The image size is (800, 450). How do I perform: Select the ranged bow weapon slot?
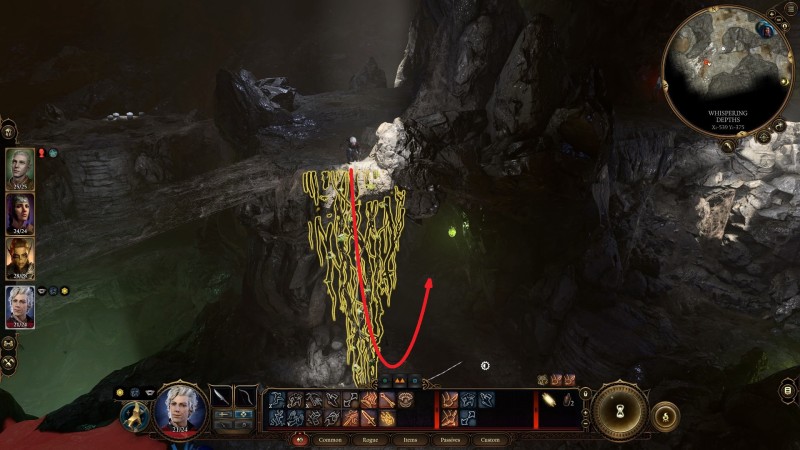click(246, 398)
